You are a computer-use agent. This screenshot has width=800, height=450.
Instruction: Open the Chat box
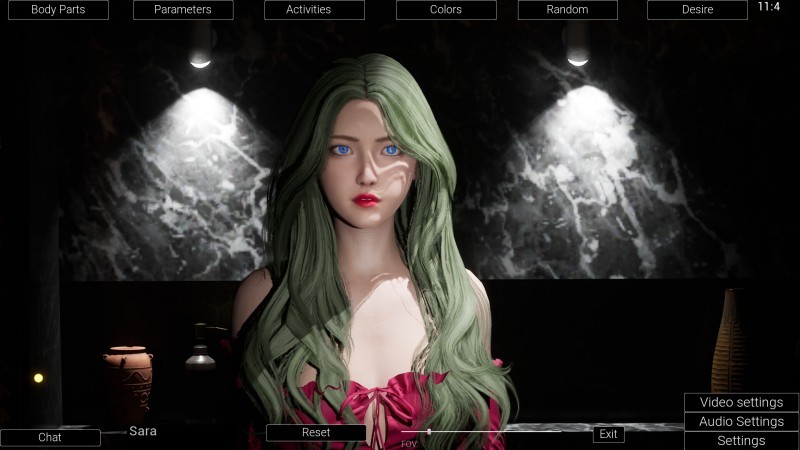pos(50,437)
